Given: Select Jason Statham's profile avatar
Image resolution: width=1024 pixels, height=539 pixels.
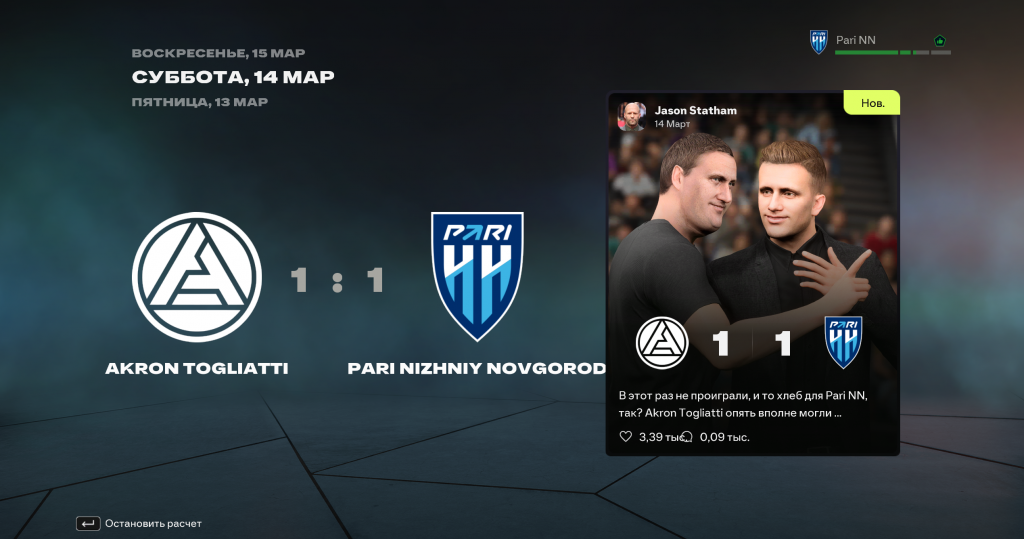Looking at the screenshot, I should click(631, 116).
